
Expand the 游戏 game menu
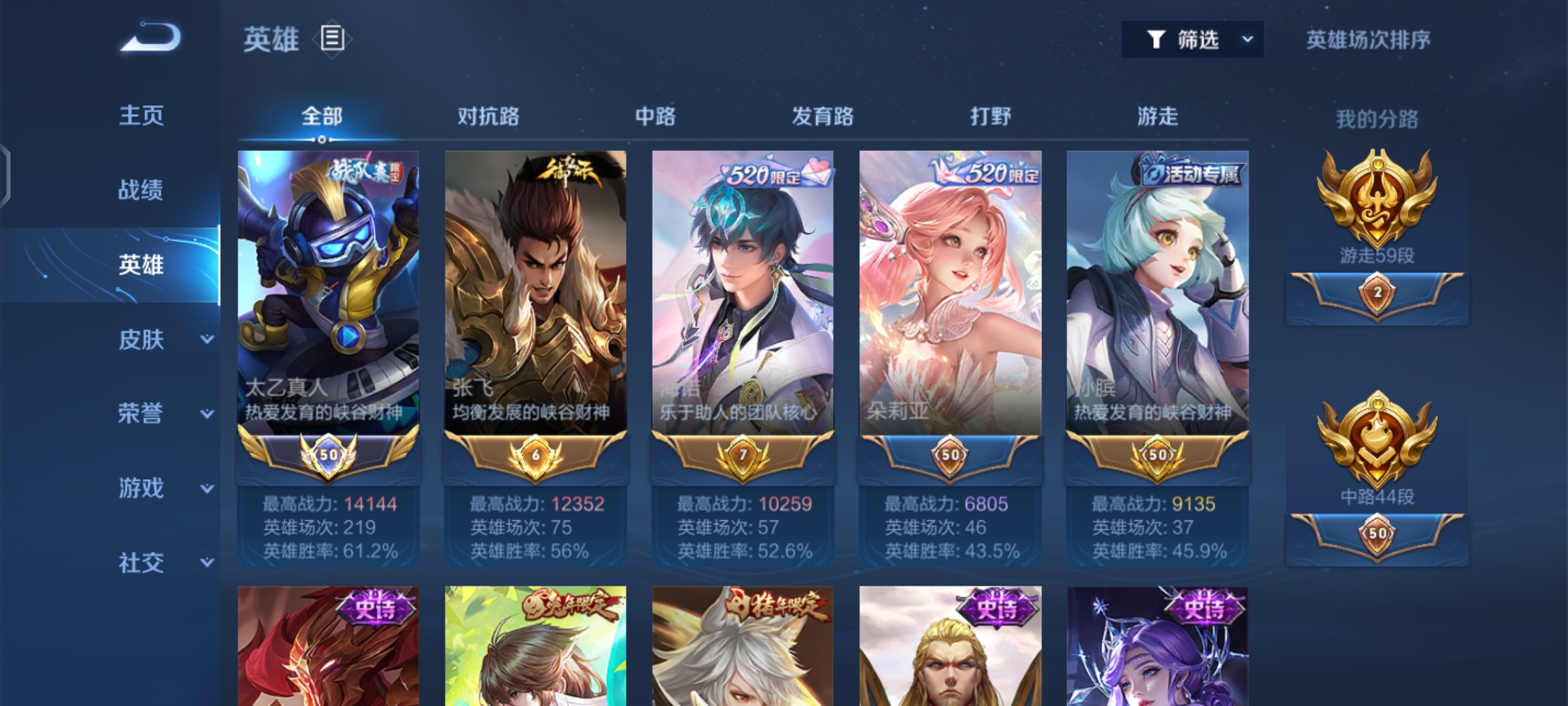point(163,488)
